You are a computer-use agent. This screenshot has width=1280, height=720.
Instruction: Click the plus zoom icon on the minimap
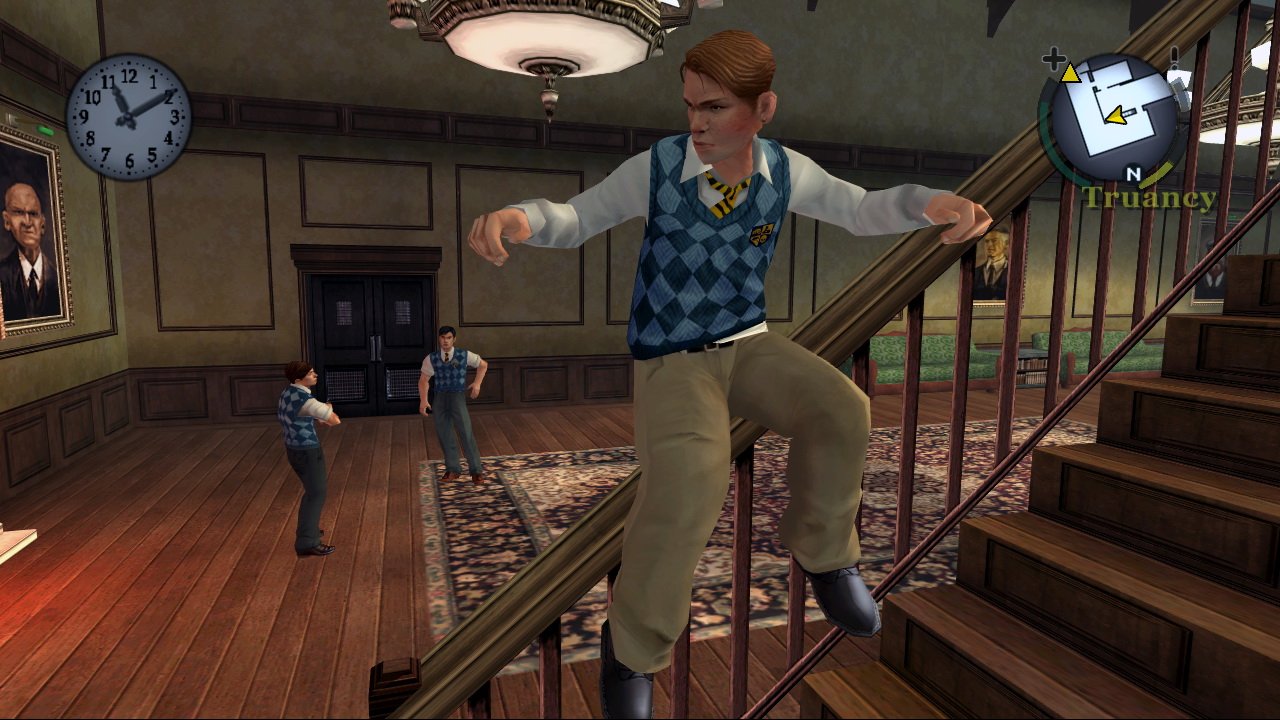click(1056, 60)
